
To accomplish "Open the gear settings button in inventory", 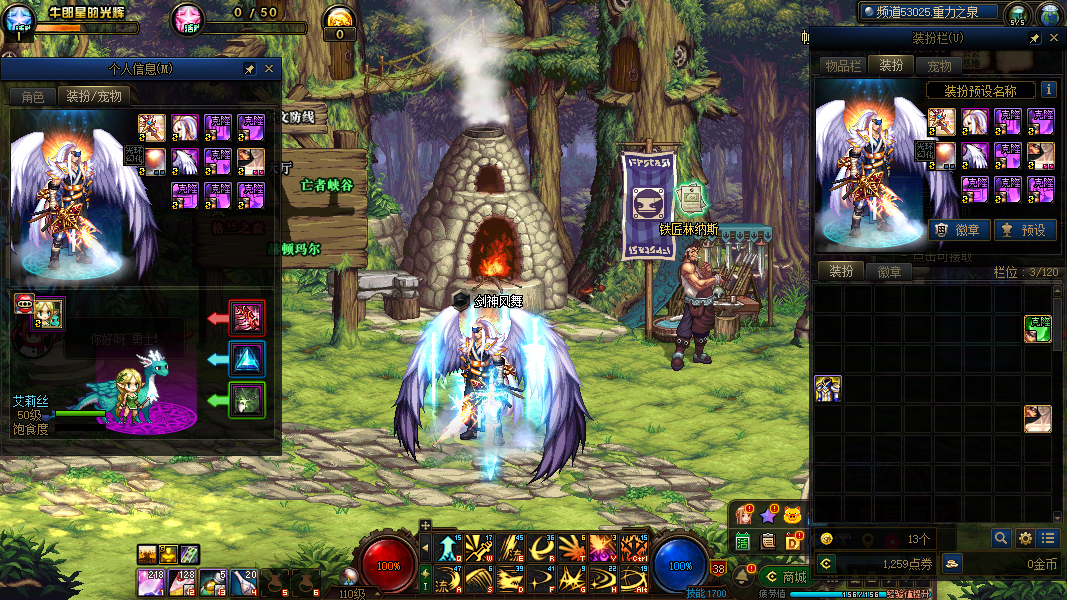I will tap(1024, 538).
